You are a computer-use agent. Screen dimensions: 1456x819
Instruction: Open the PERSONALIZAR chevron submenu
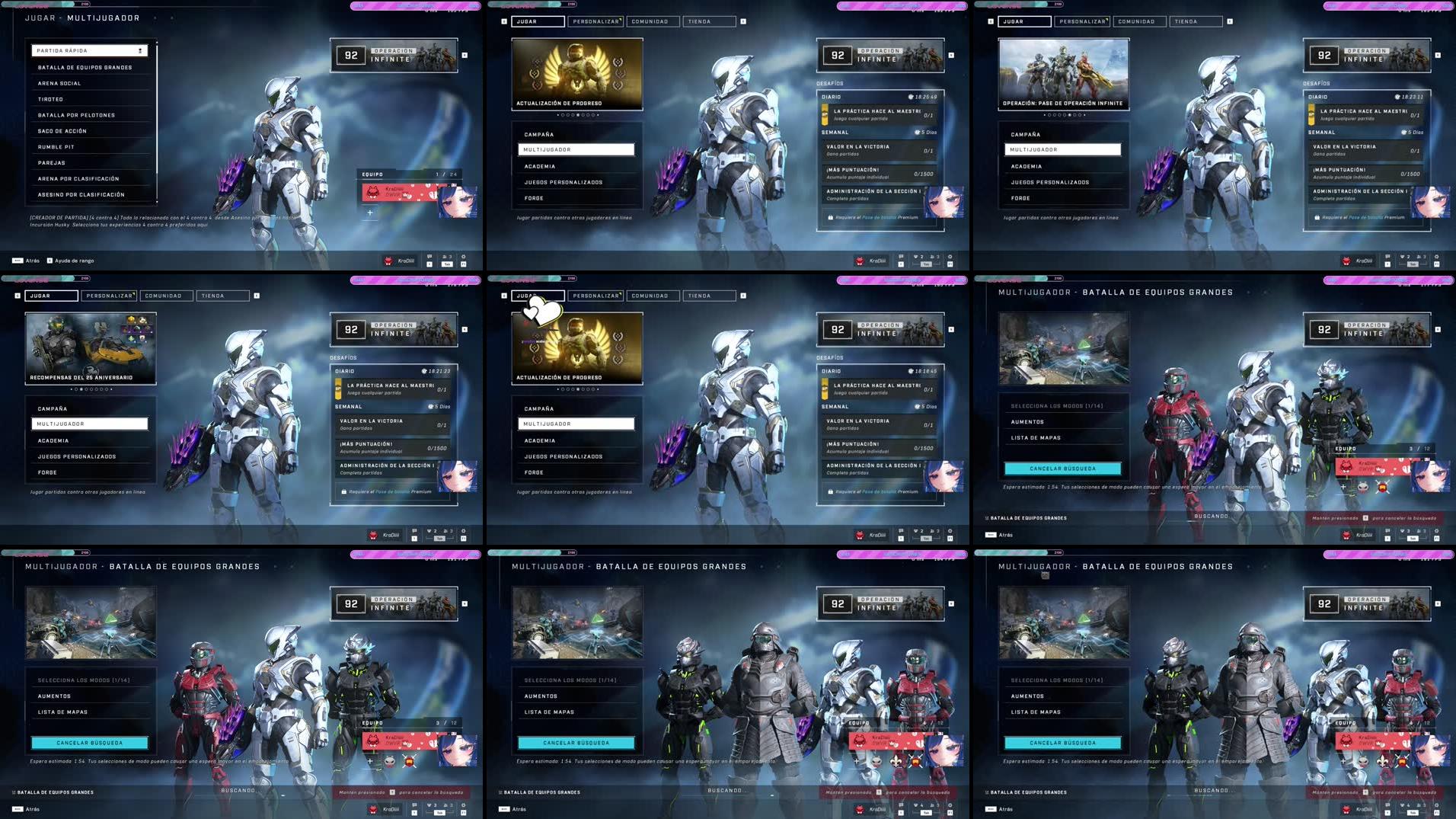click(621, 19)
